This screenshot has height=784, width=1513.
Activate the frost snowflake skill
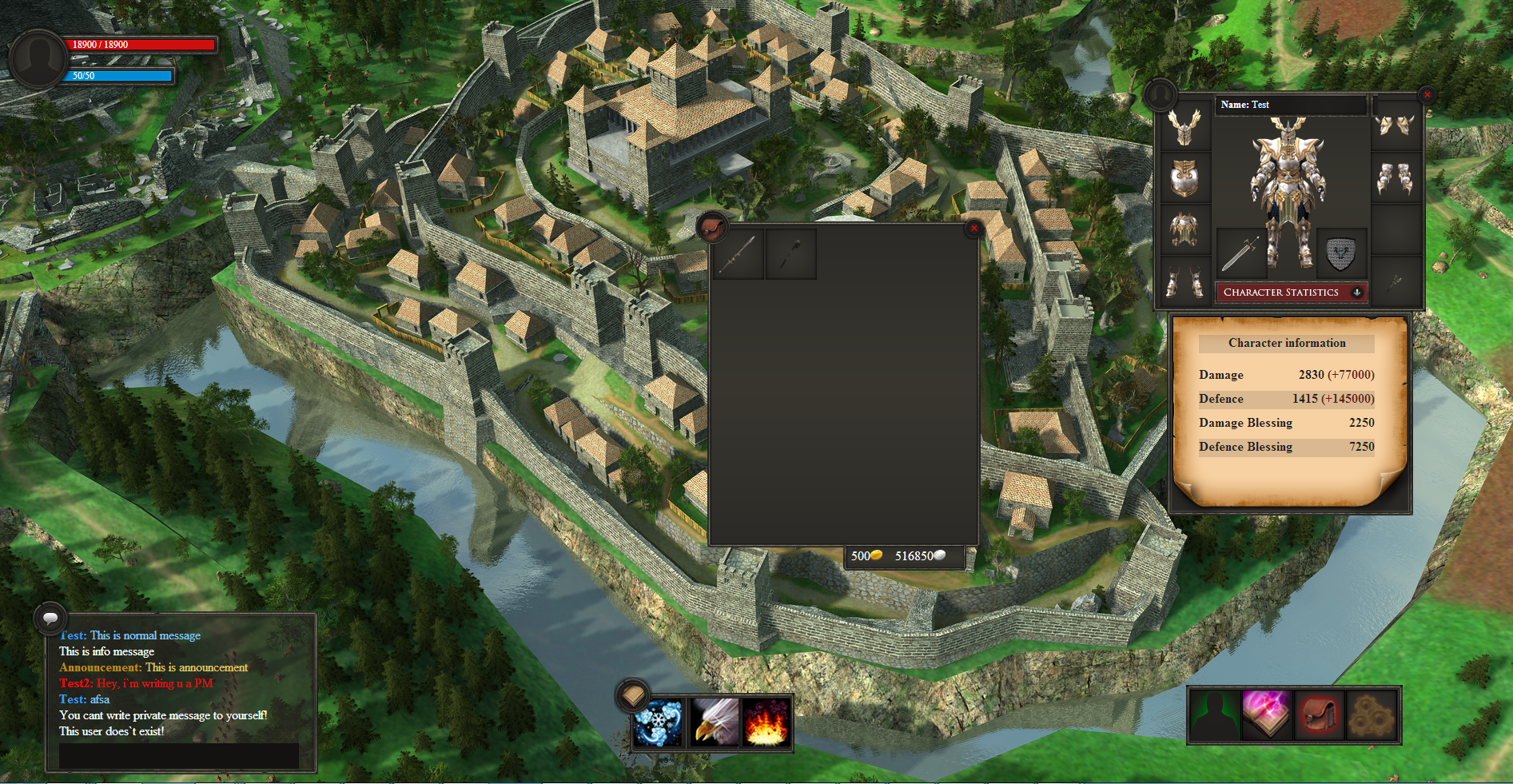[659, 722]
